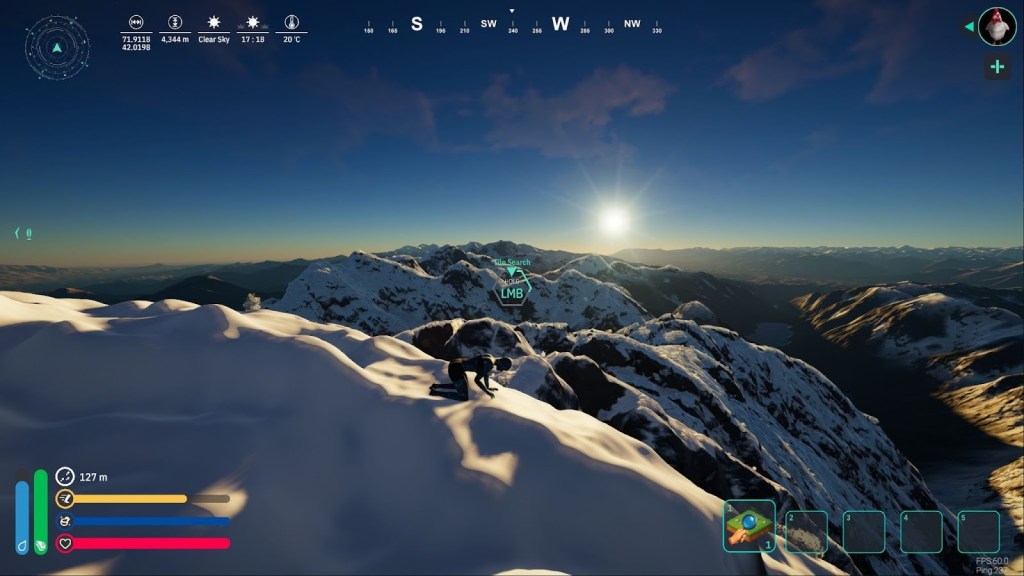Expand the arrow beside the chicken avatar
This screenshot has height=576, width=1024.
[968, 27]
